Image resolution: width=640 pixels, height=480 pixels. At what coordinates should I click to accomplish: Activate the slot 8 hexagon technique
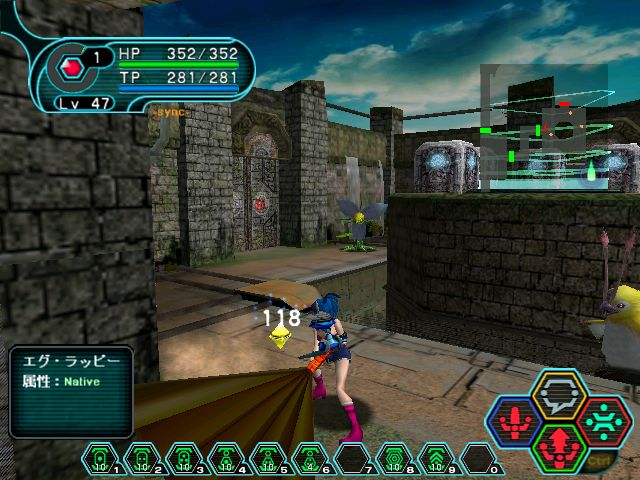pos(395,458)
